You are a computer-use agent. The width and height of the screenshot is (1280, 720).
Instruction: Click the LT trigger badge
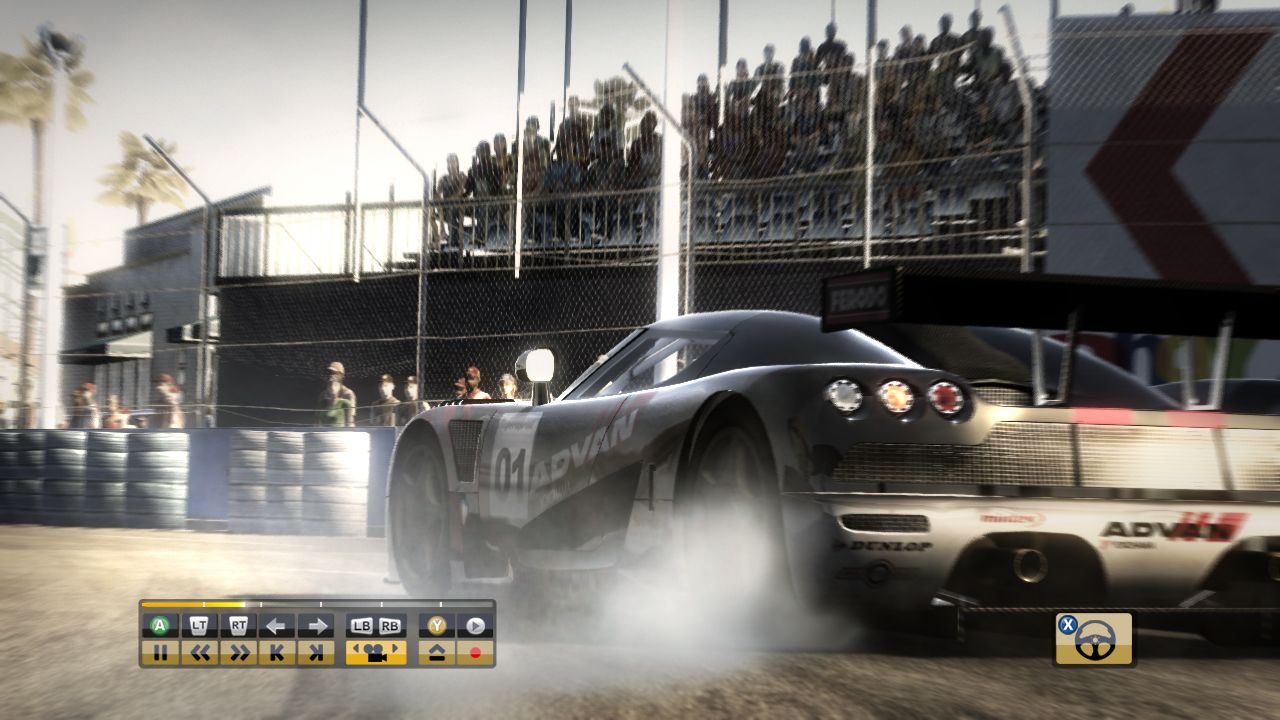[199, 625]
